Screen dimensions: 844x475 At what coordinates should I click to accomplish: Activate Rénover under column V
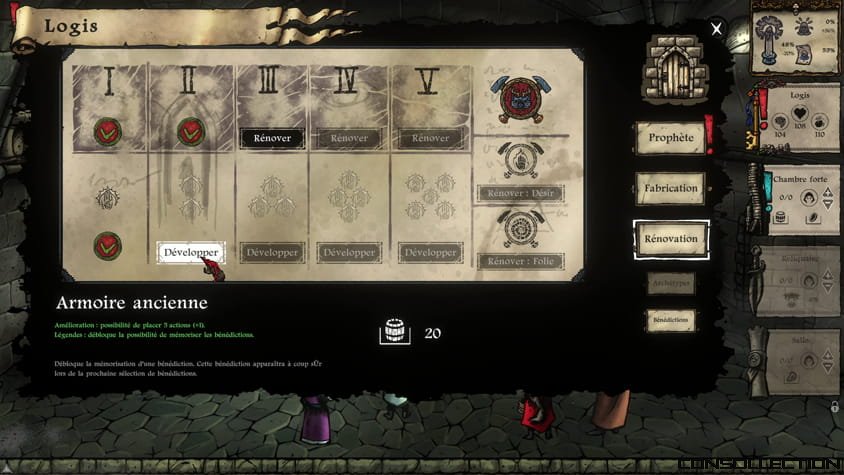pos(430,138)
